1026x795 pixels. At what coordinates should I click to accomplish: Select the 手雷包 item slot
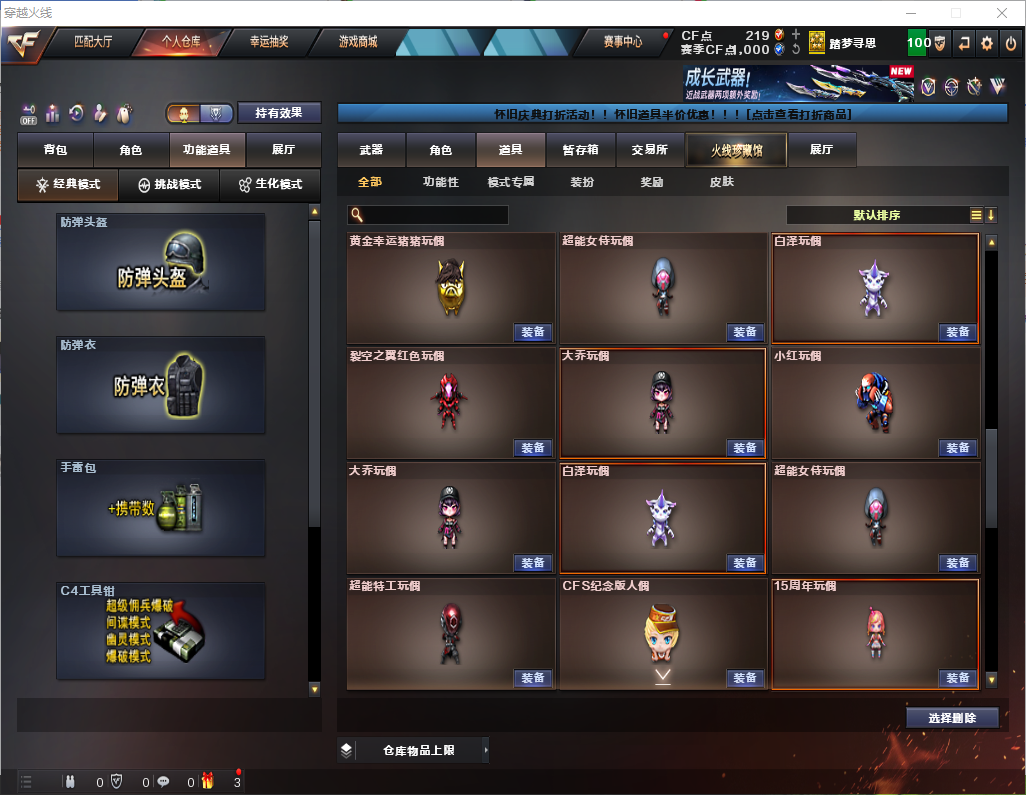coord(161,508)
